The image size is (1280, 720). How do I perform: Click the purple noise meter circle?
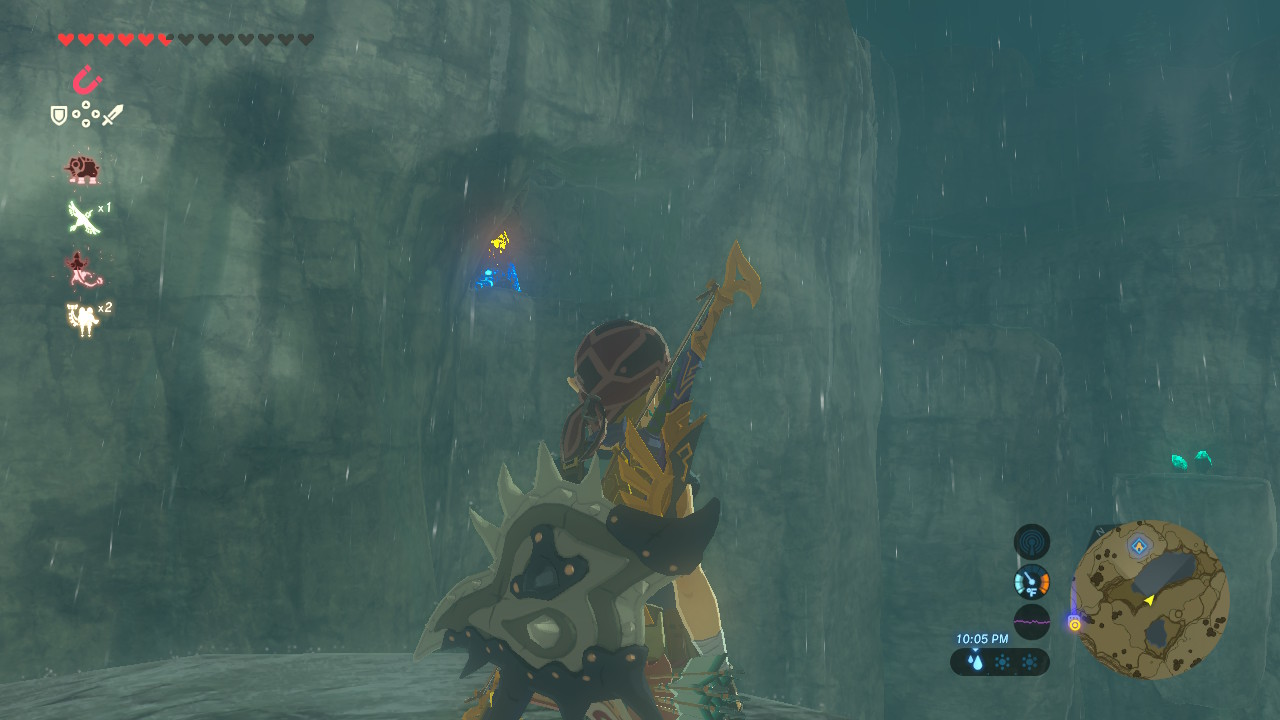click(1031, 620)
